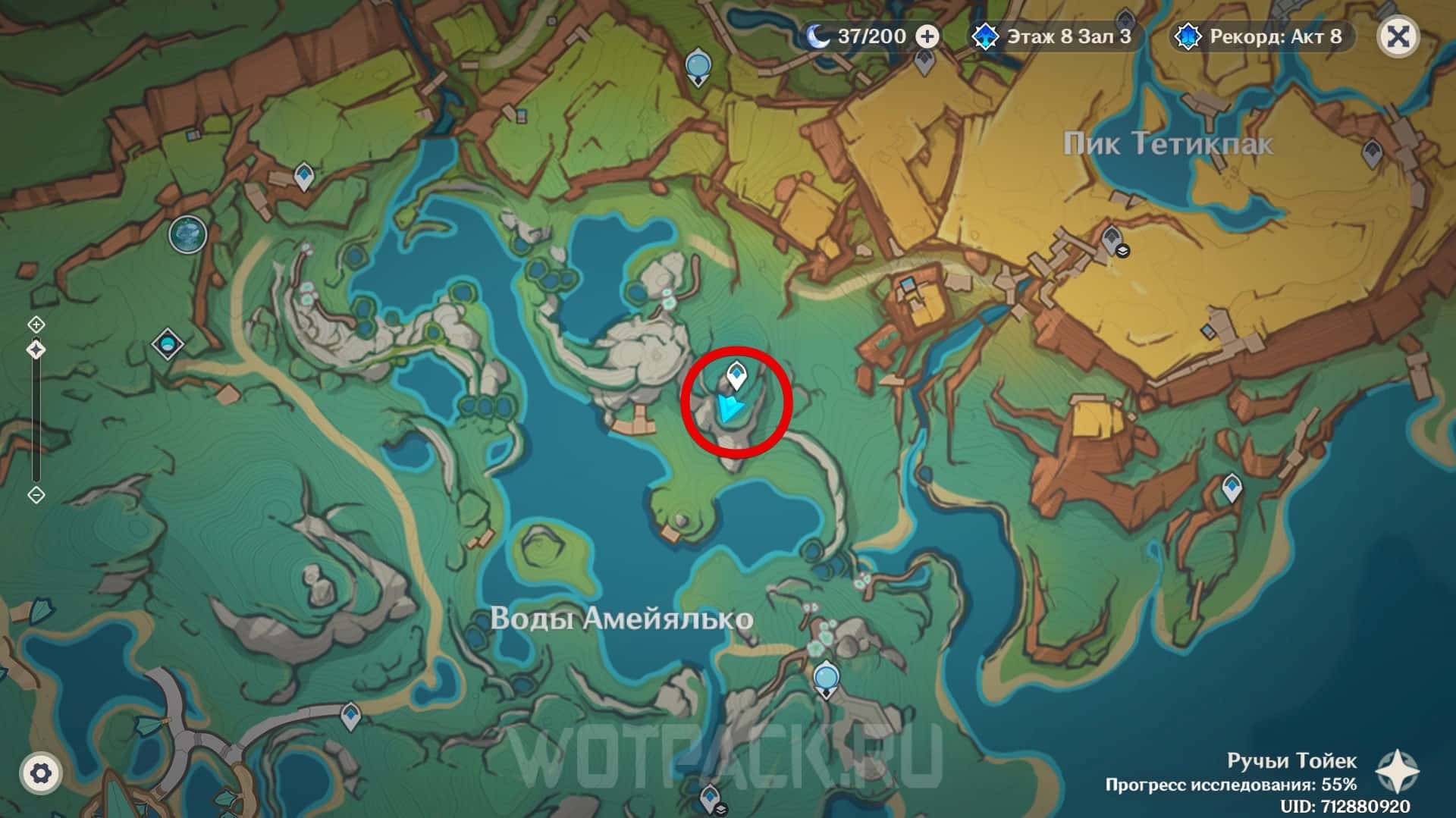Screen dimensions: 1456x818
Task: Zoom out with the map's minus button
Action: (36, 495)
